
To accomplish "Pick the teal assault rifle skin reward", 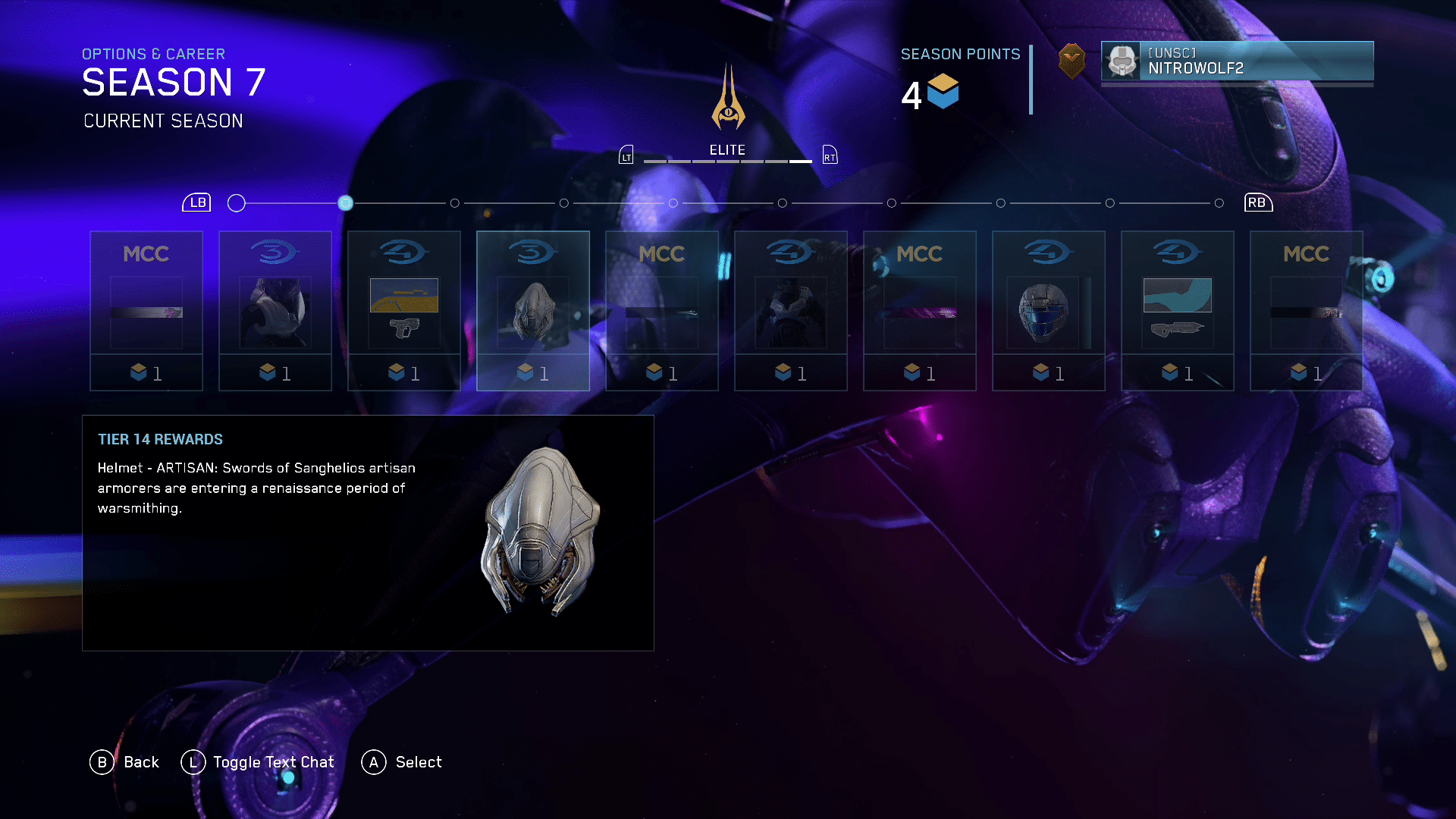I will point(1177,311).
